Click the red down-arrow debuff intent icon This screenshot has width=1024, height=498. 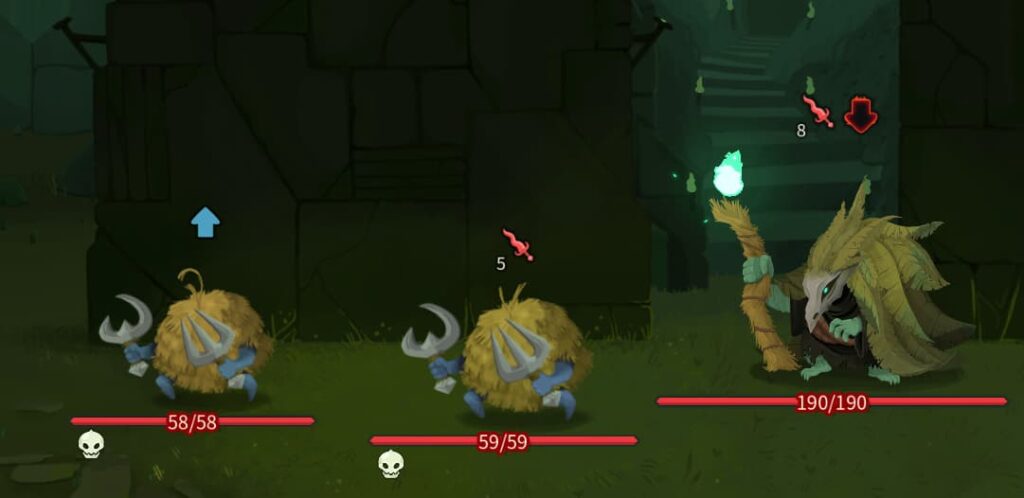click(x=859, y=115)
